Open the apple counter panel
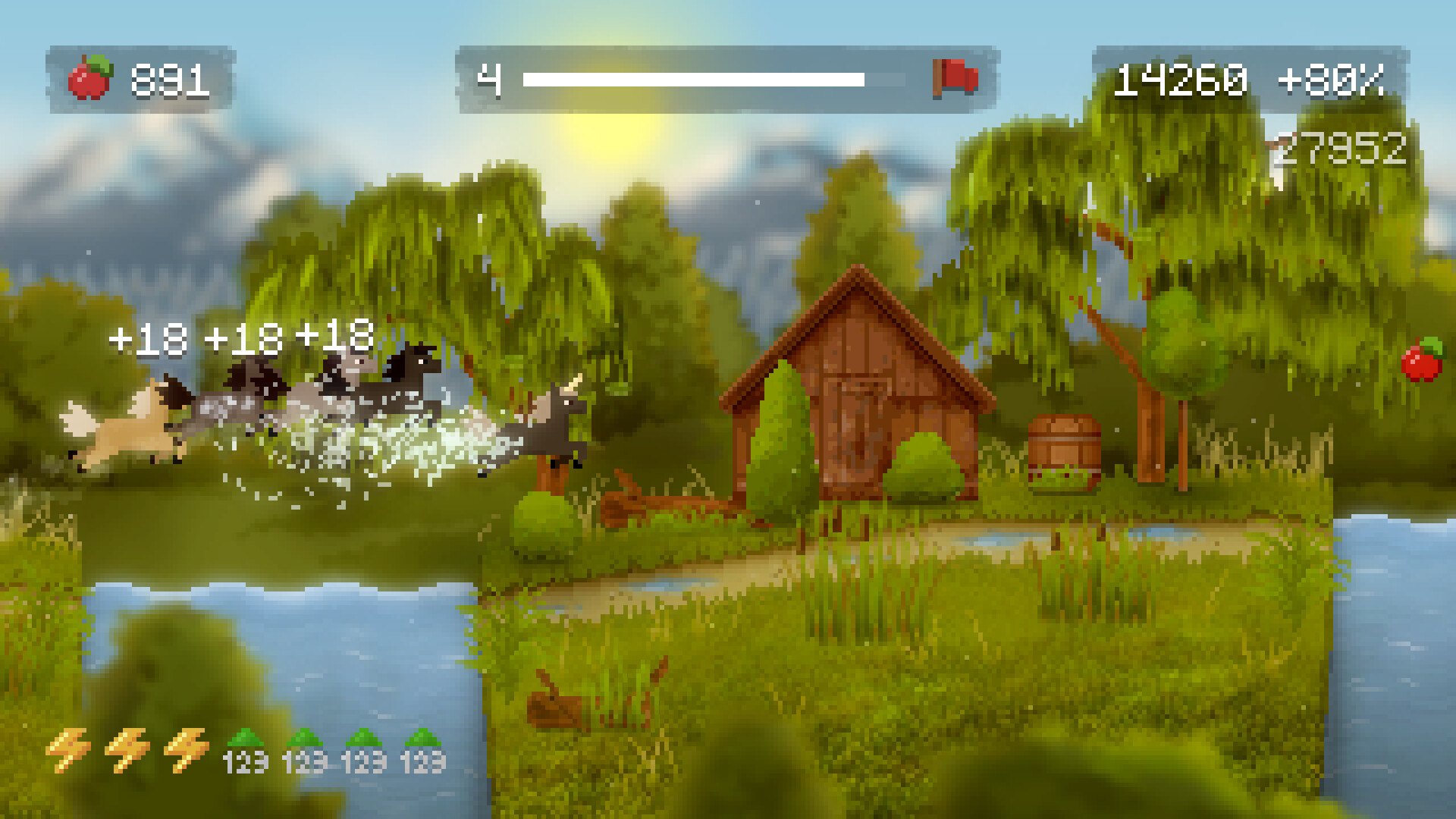This screenshot has width=1456, height=819. (x=136, y=76)
